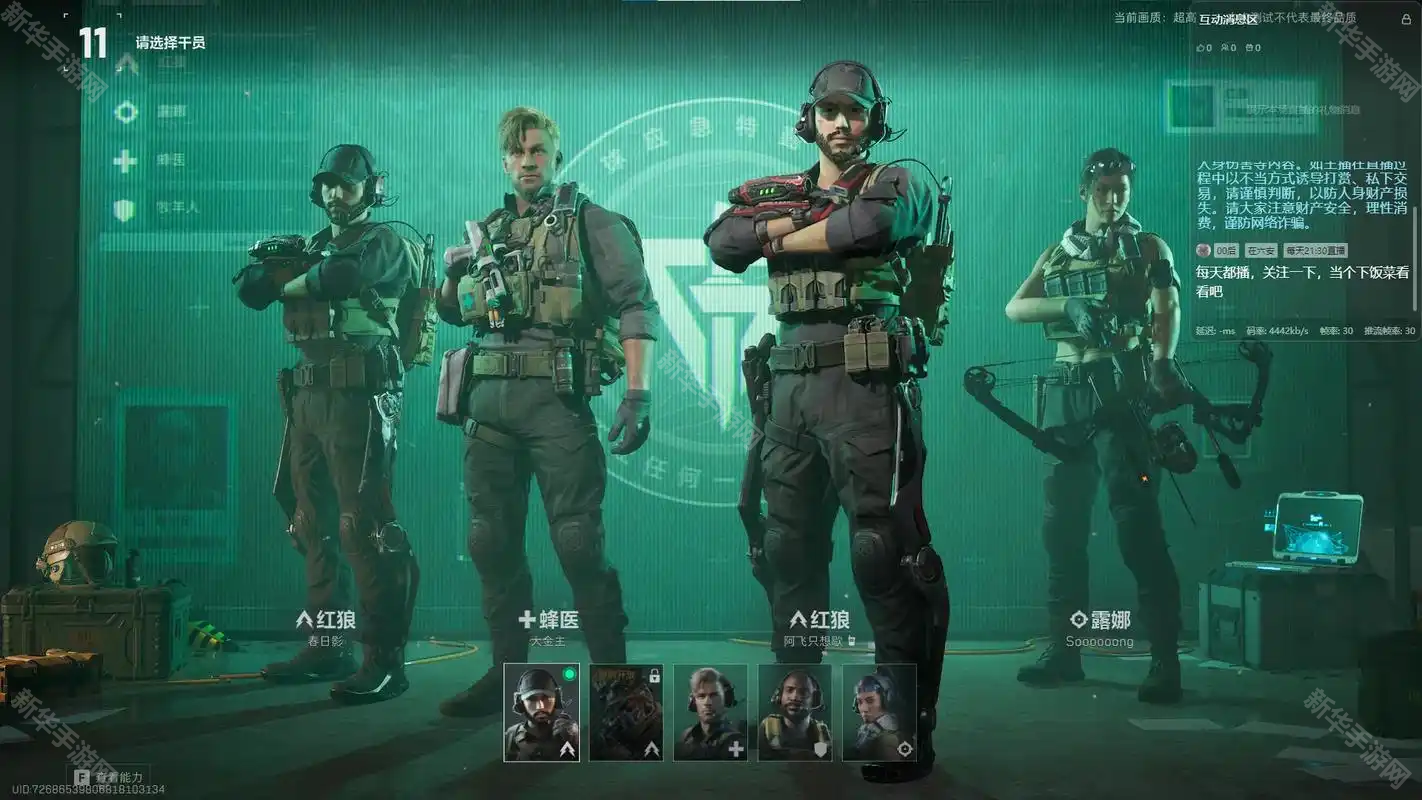The image size is (1422, 800).
Task: Select the shield-class operator portrait
Action: click(x=794, y=712)
